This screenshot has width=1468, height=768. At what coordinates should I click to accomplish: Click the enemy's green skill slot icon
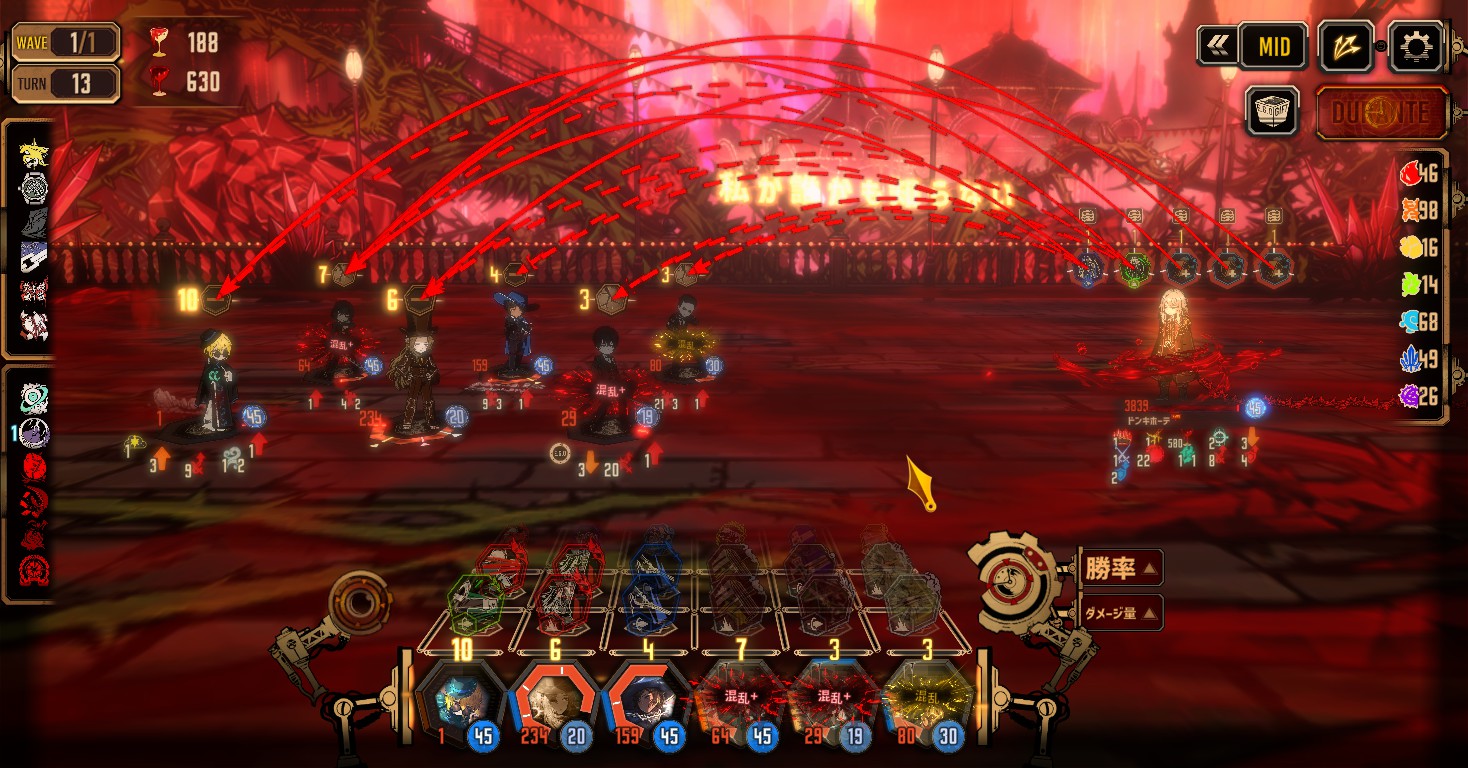(1133, 268)
